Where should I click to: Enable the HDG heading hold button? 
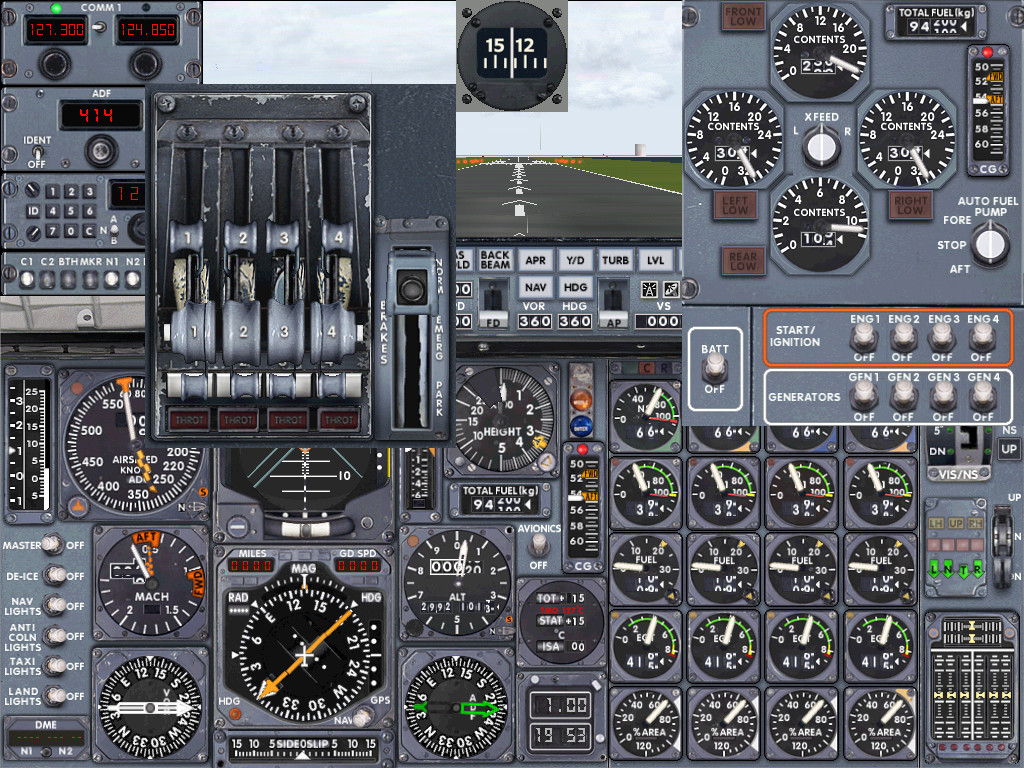575,288
